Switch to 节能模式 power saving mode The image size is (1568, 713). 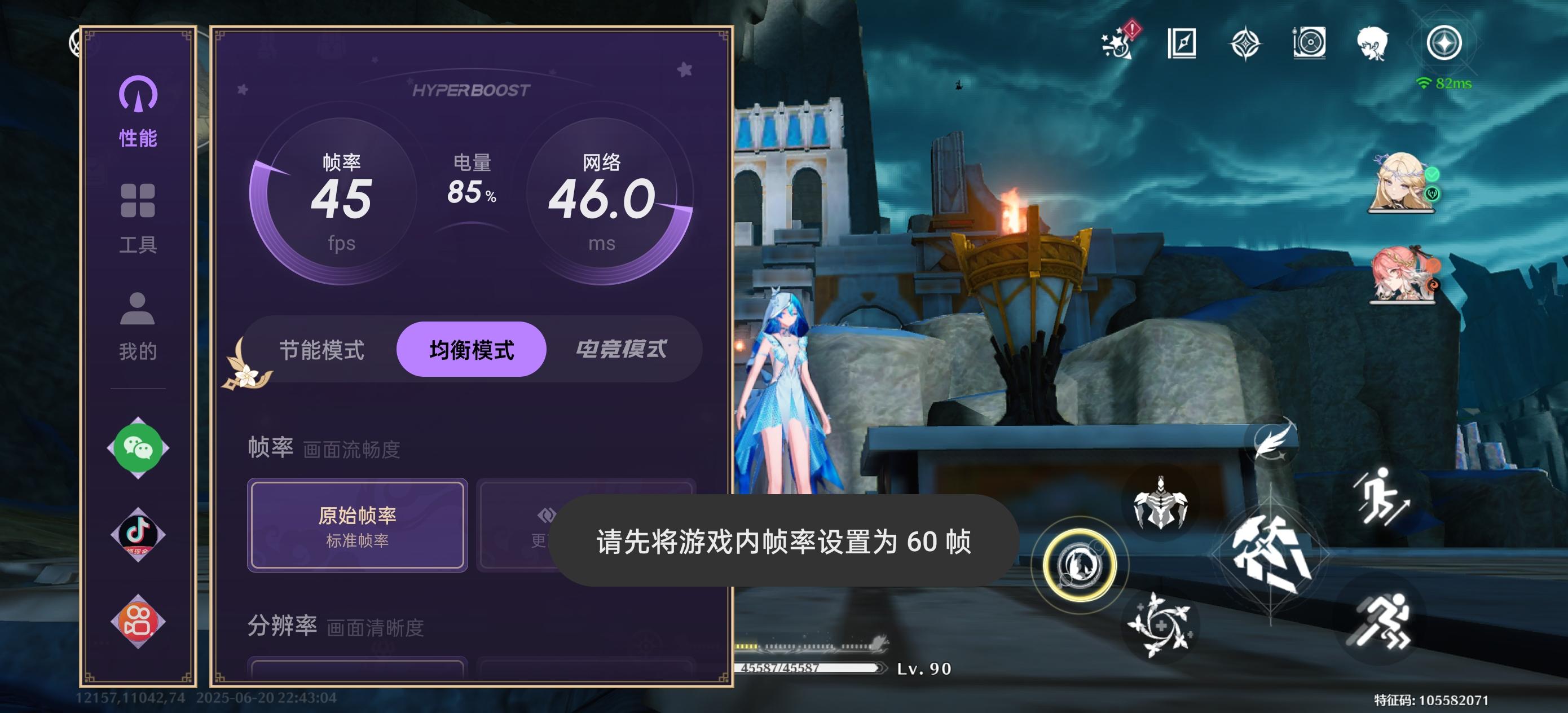click(x=323, y=350)
